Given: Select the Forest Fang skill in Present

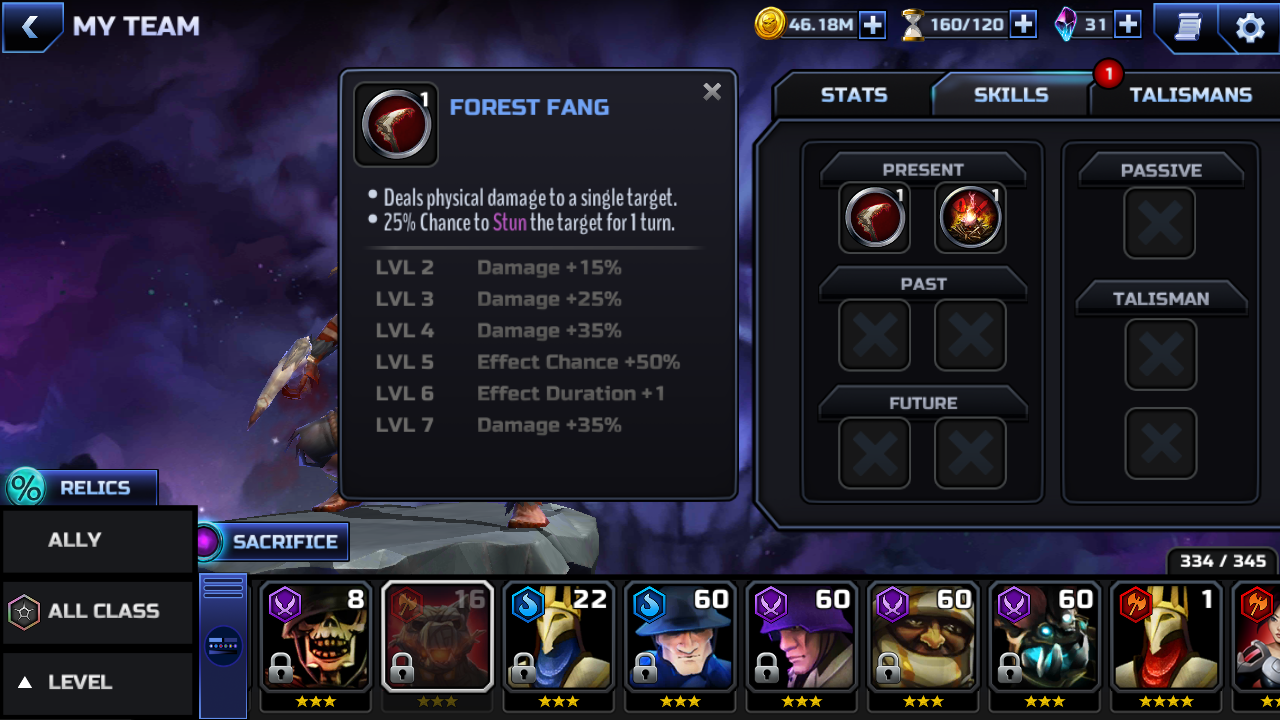Looking at the screenshot, I should [875, 217].
